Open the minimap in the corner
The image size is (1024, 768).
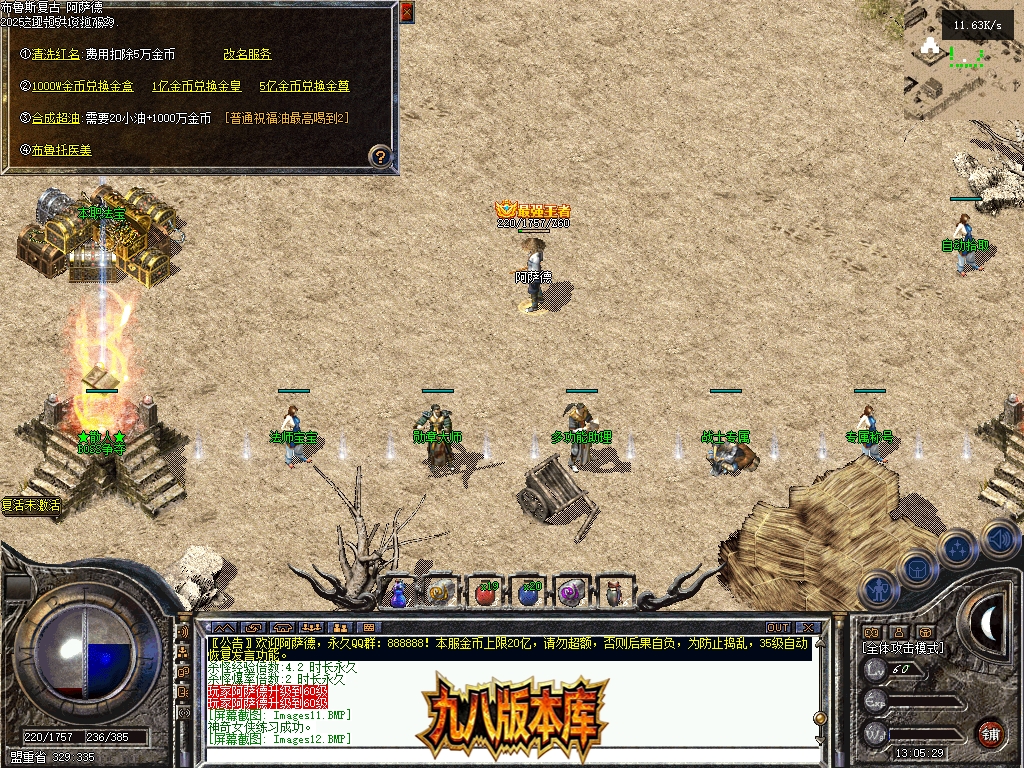coord(963,60)
